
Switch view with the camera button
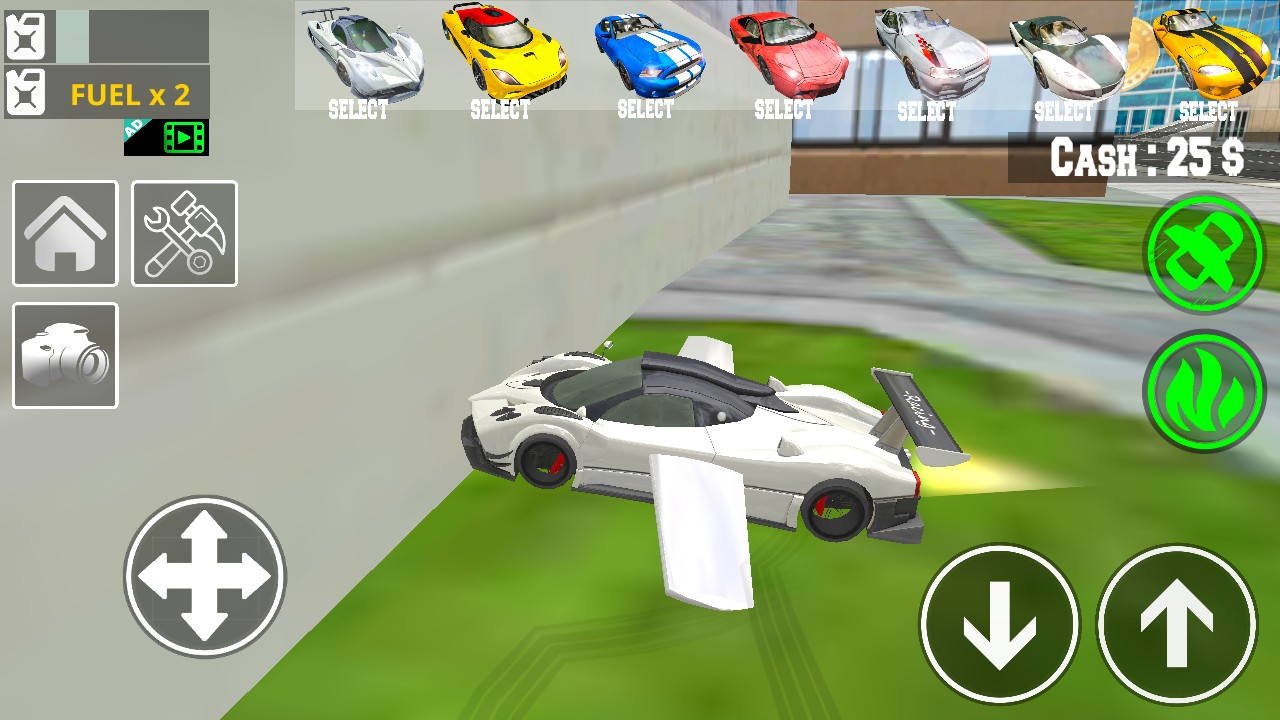[x=65, y=356]
